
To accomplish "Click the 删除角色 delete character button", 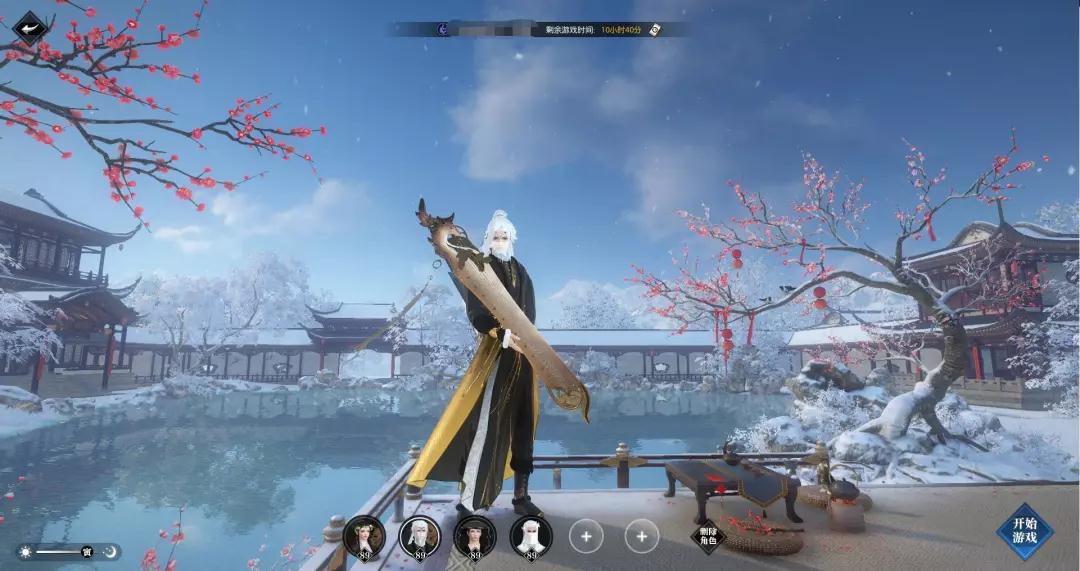I will point(706,537).
